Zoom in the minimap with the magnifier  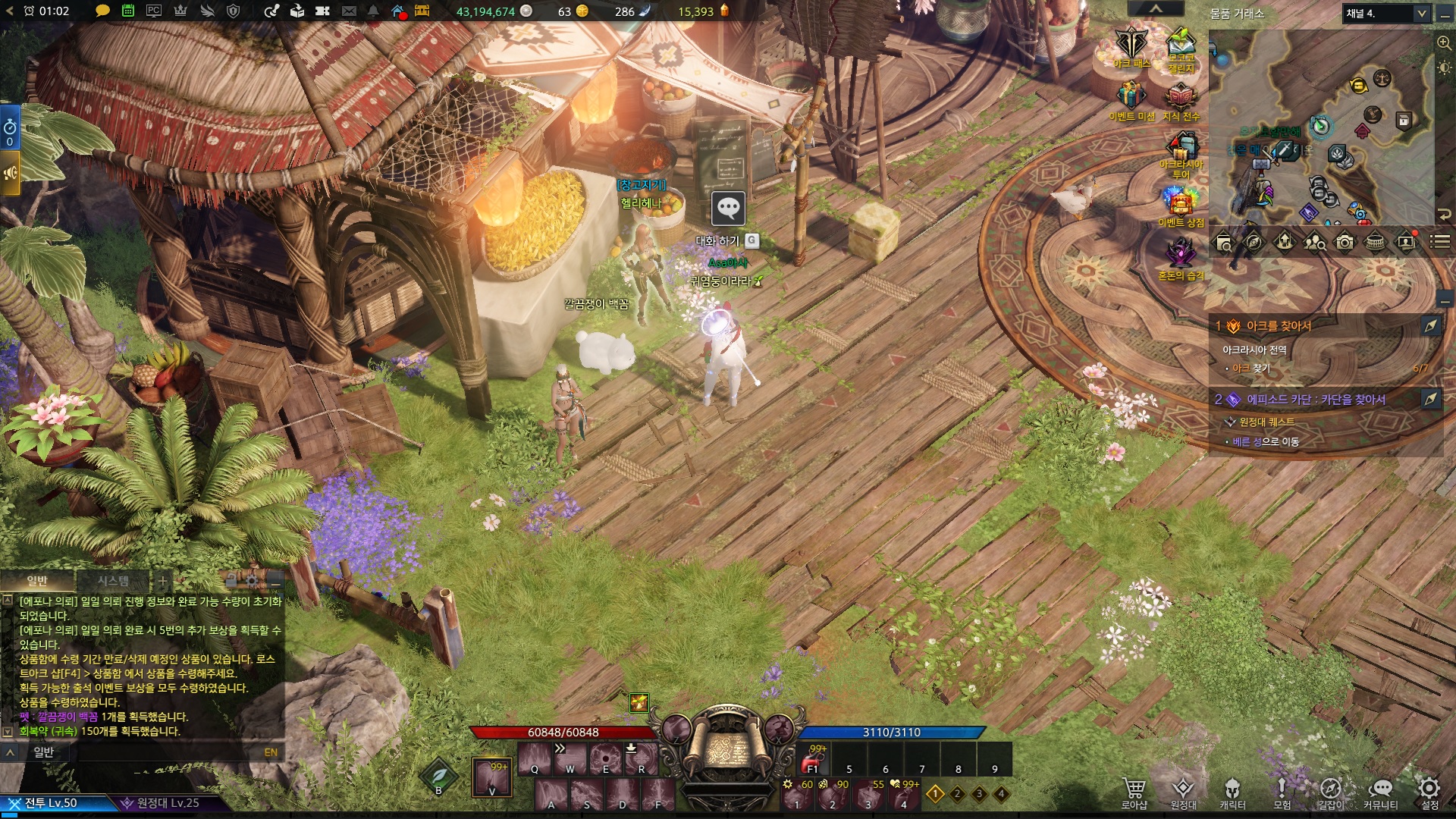(1444, 43)
